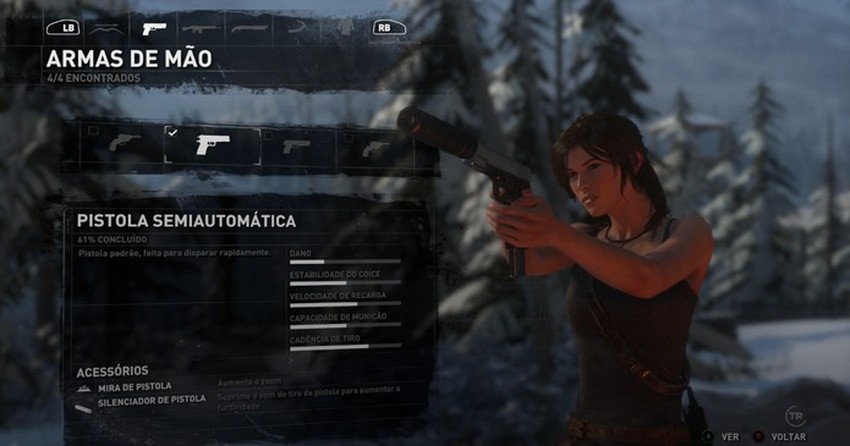Select the revolver weapon slot
This screenshot has height=446, width=850.
click(x=125, y=146)
